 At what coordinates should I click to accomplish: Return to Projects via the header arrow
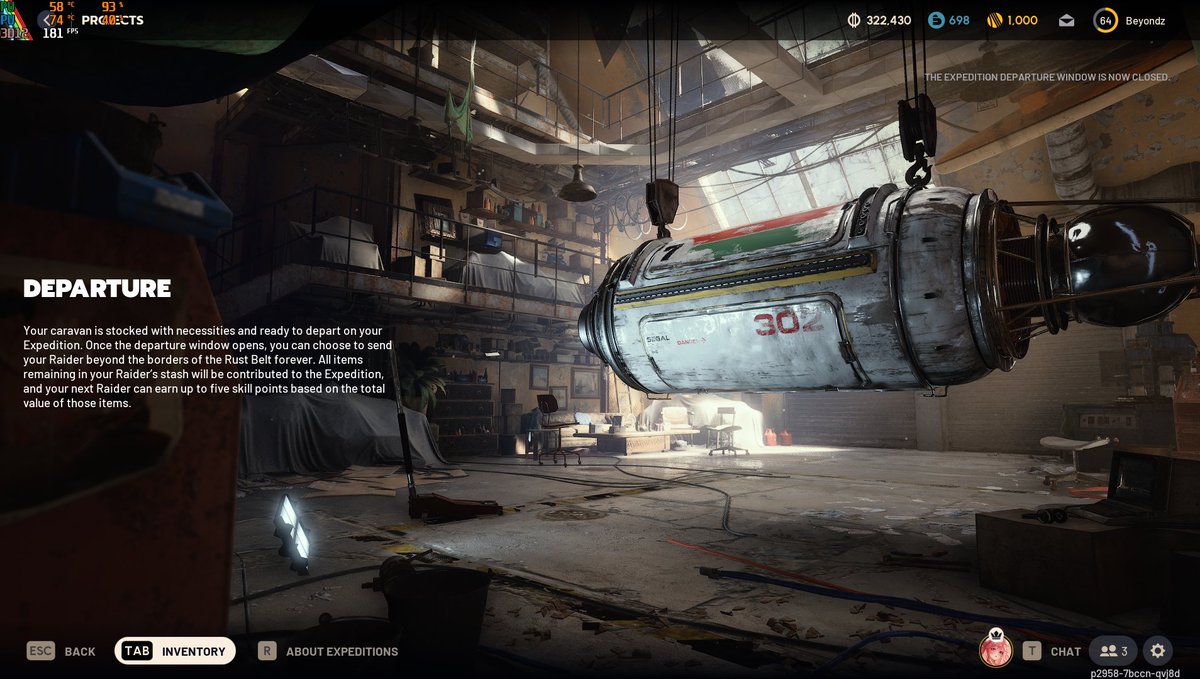tap(47, 20)
